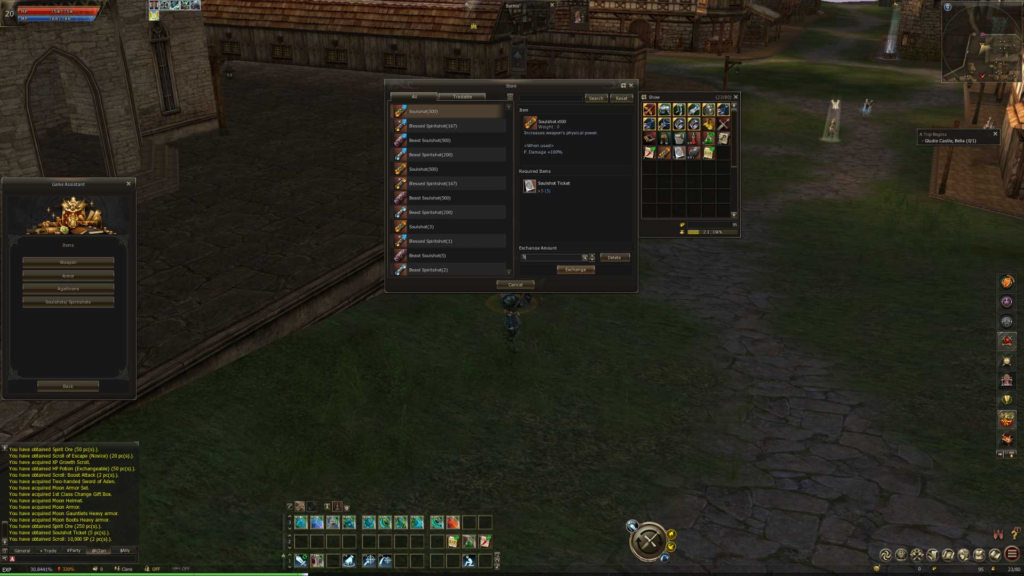Screen dimensions: 1024x576
Task: Close the Store window with the X
Action: coord(632,85)
